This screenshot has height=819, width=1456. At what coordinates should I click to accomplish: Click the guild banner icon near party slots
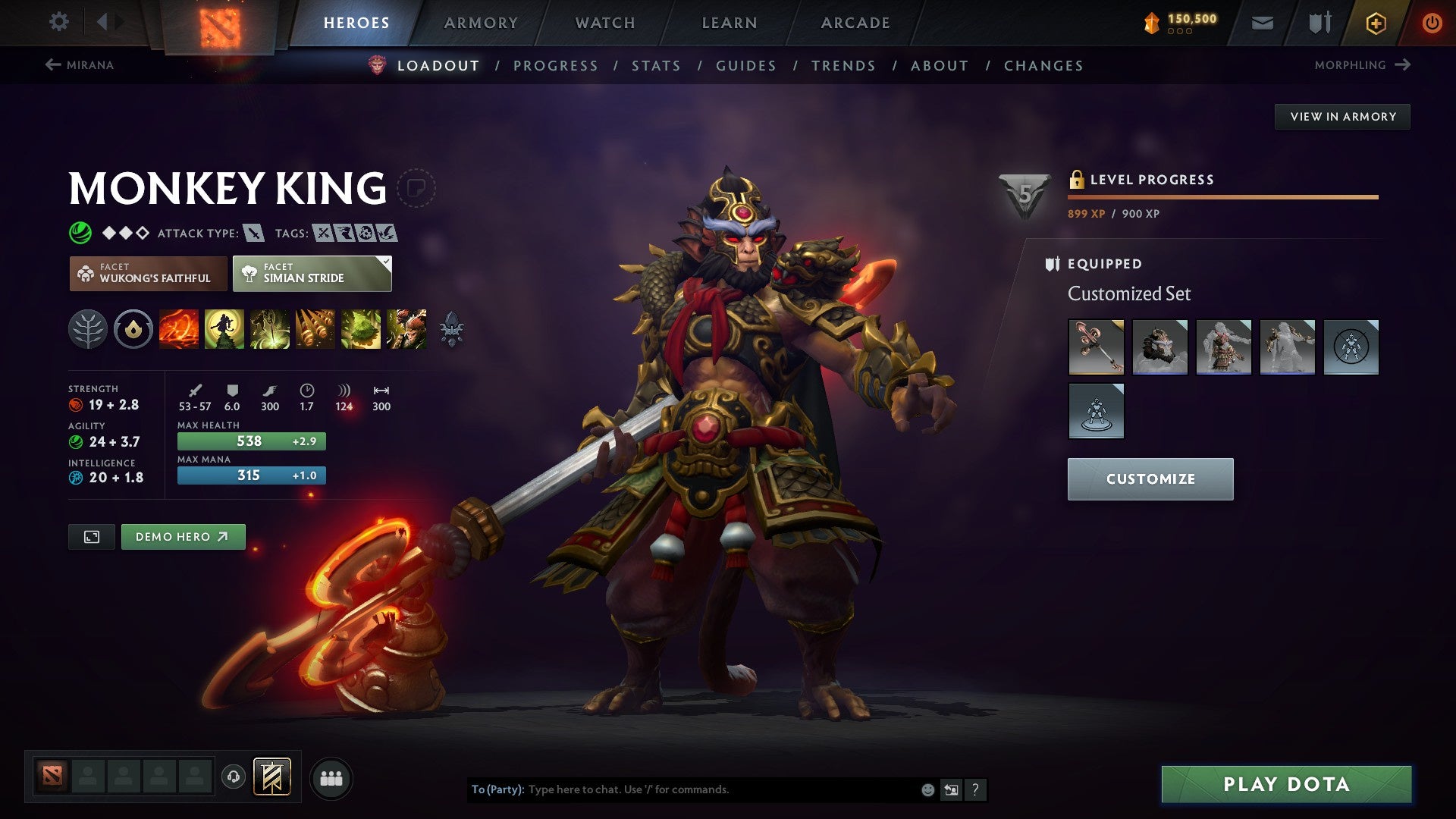273,777
